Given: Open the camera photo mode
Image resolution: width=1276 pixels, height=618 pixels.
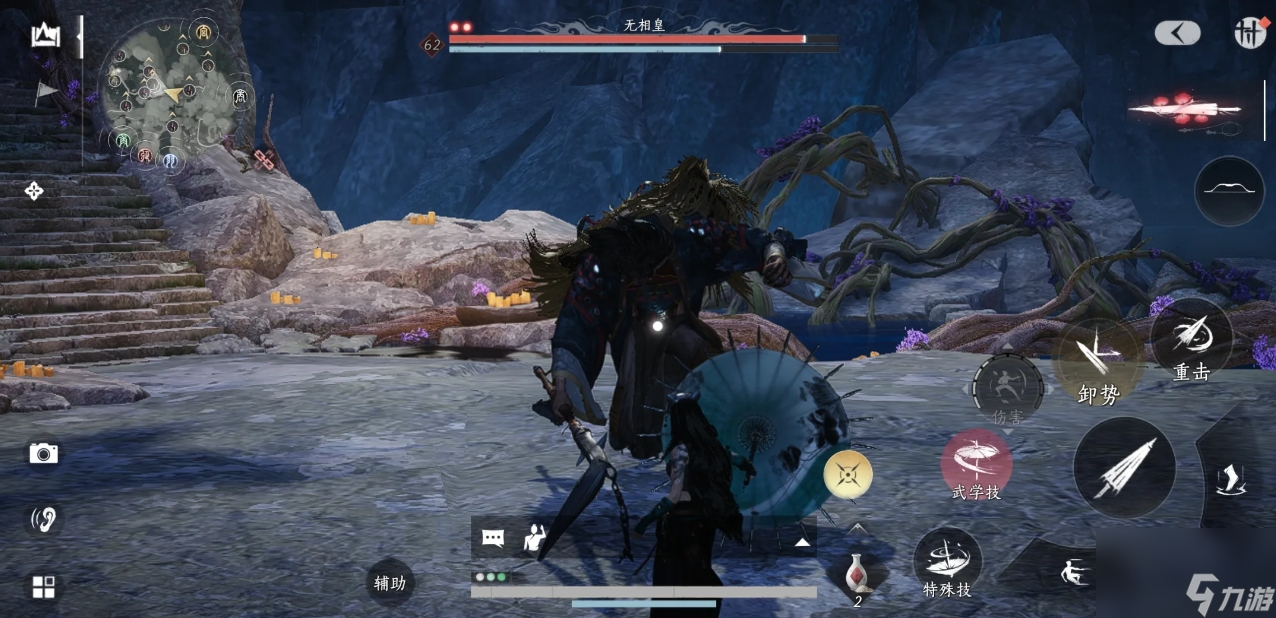Looking at the screenshot, I should coord(43,454).
